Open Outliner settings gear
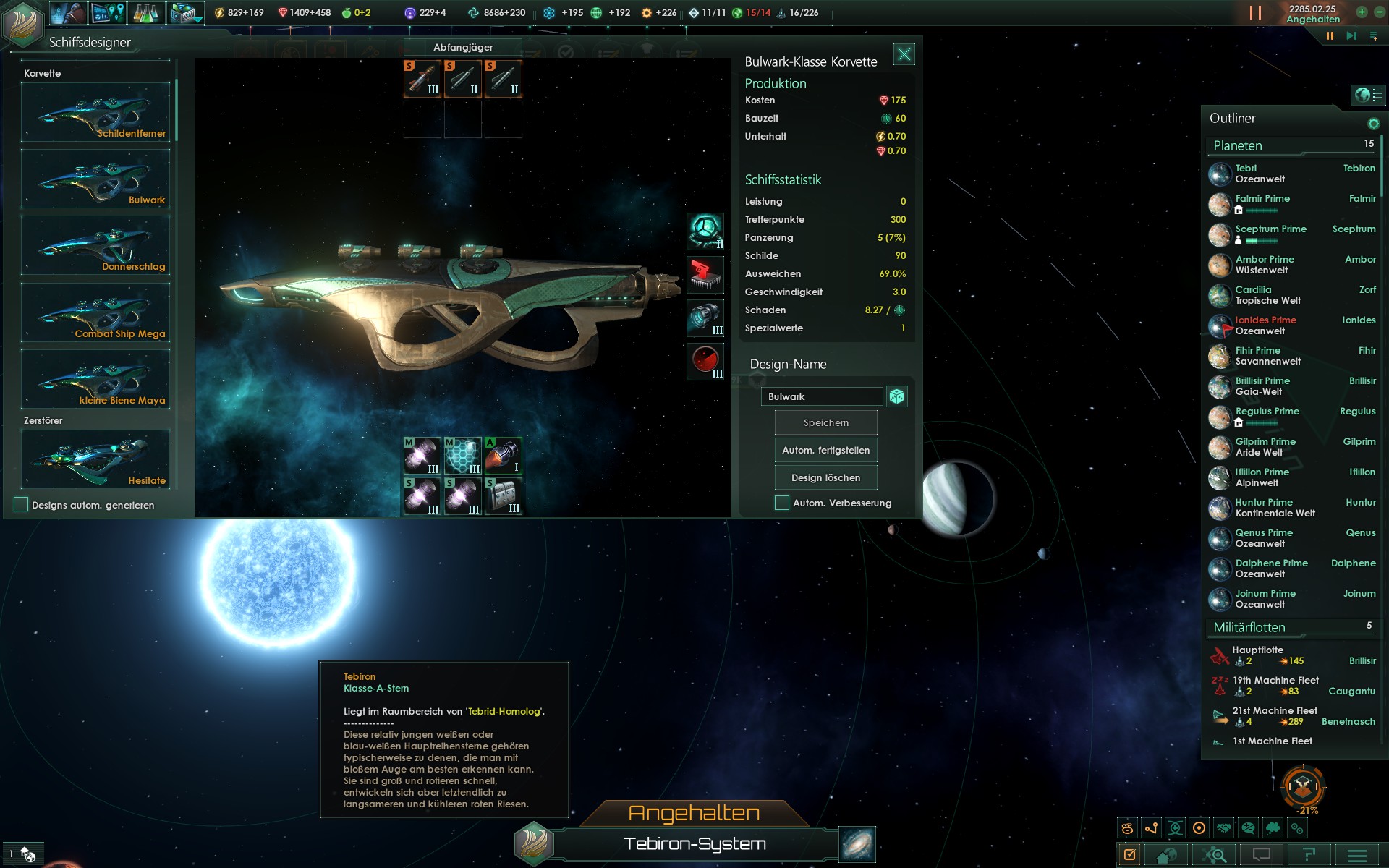1389x868 pixels. click(1373, 124)
